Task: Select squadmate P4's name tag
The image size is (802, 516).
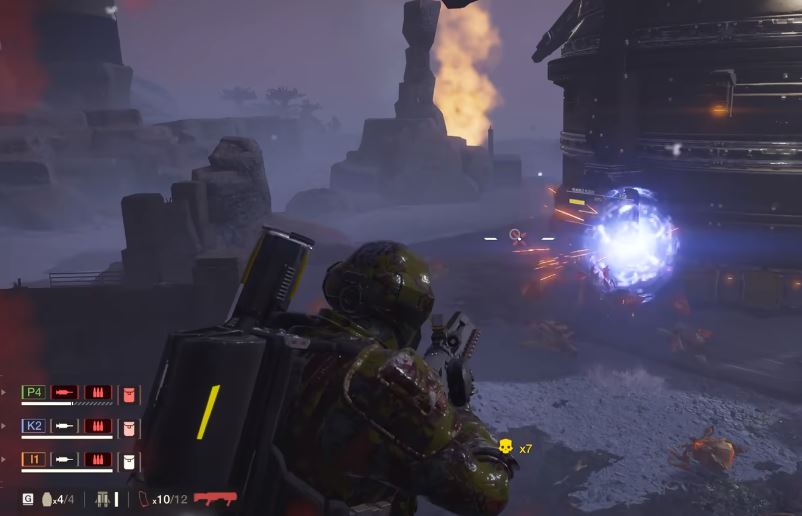Action: tap(33, 393)
